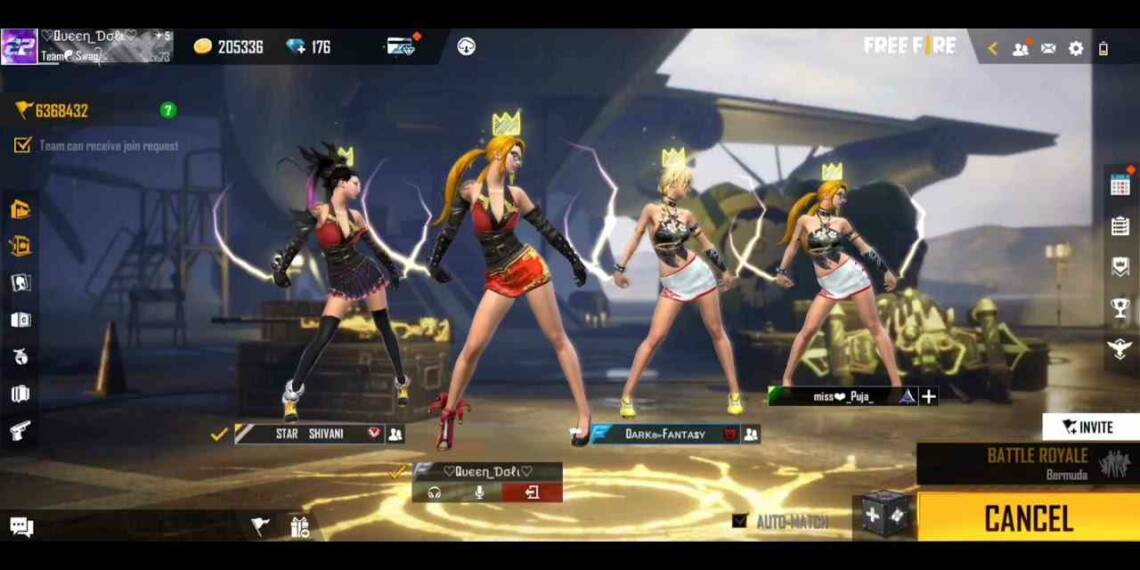
Task: Open the pistol weapon icon on left sidebar
Action: pyautogui.click(x=20, y=431)
